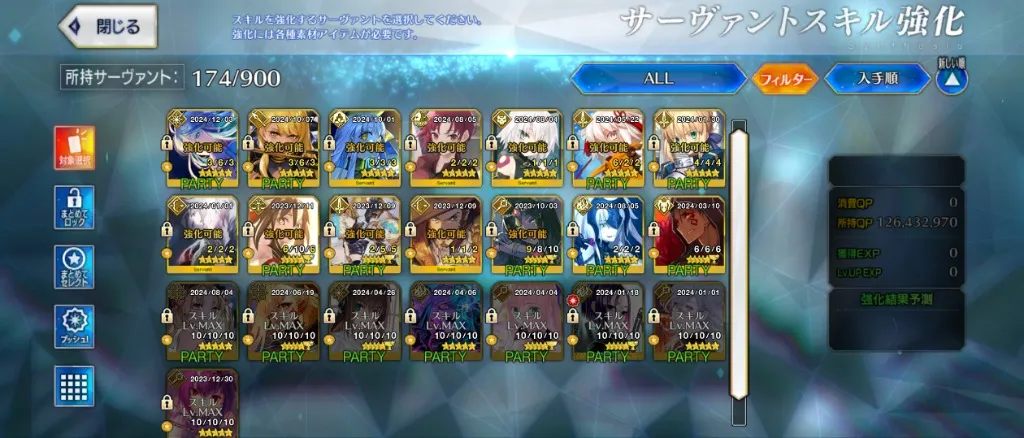This screenshot has height=438, width=1024.
Task: Click the まとめてロック batch lock button
Action: [x=74, y=208]
